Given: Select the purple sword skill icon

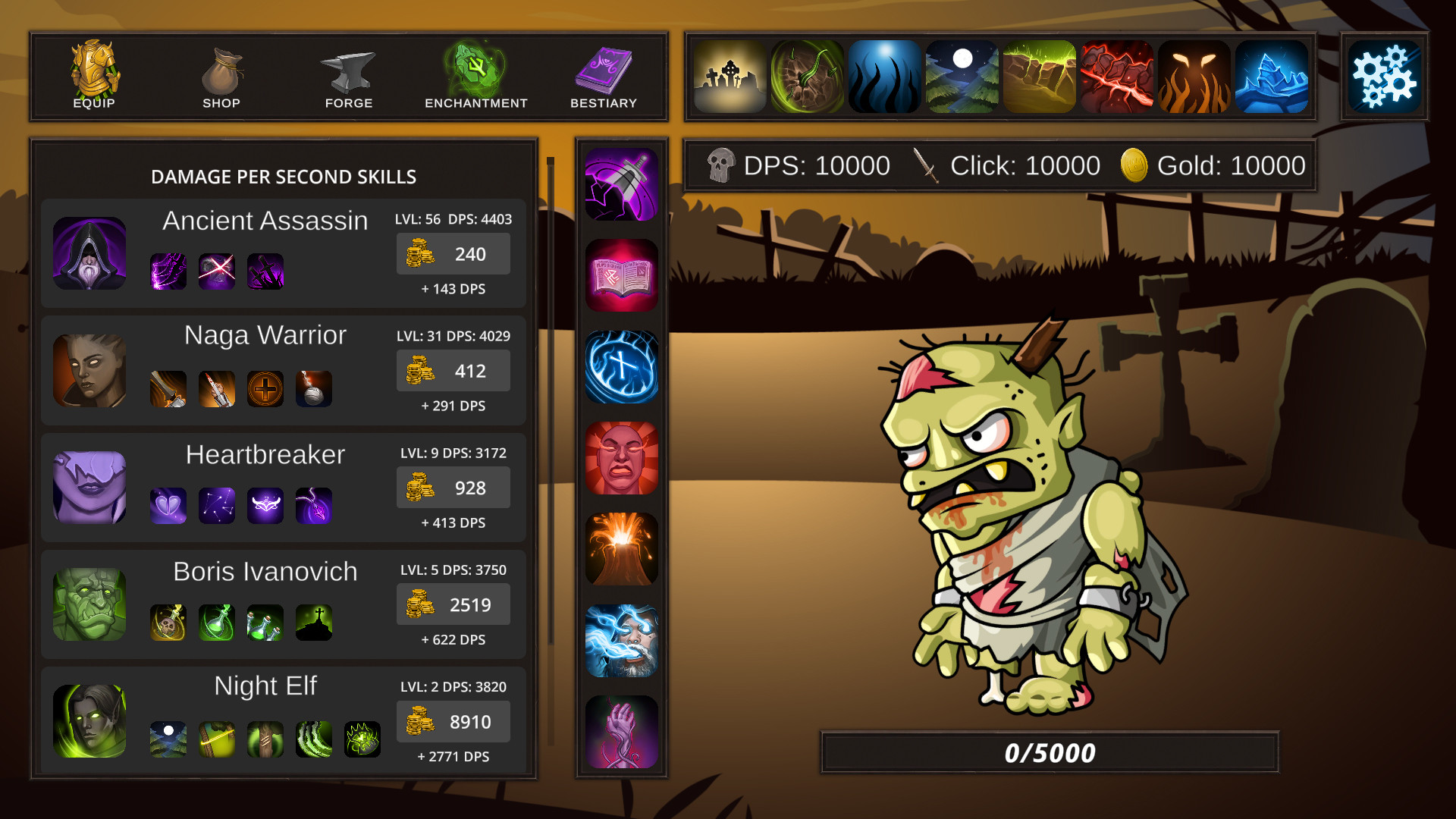Looking at the screenshot, I should click(621, 184).
